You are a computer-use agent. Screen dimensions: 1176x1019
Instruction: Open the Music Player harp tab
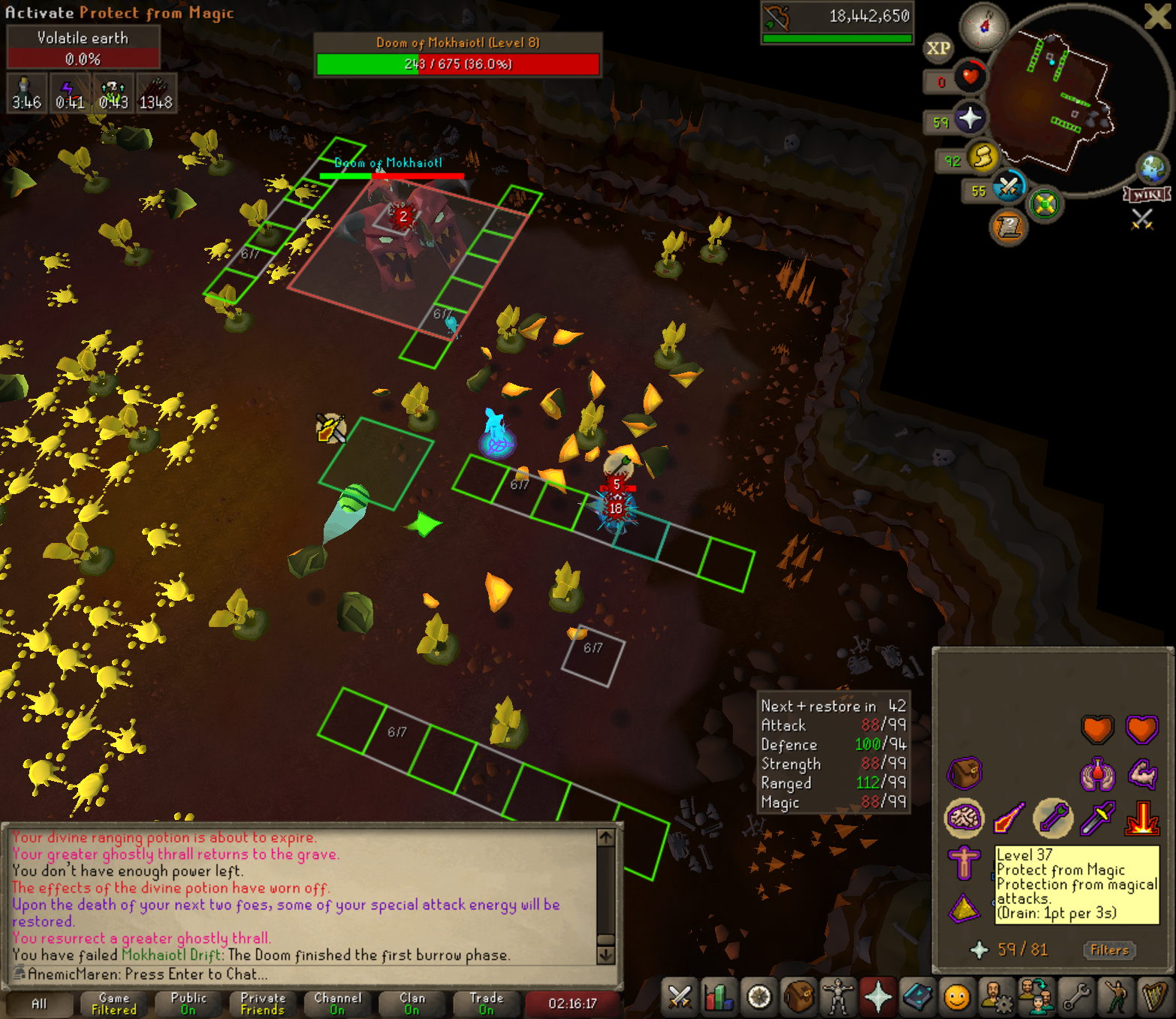tap(1155, 998)
